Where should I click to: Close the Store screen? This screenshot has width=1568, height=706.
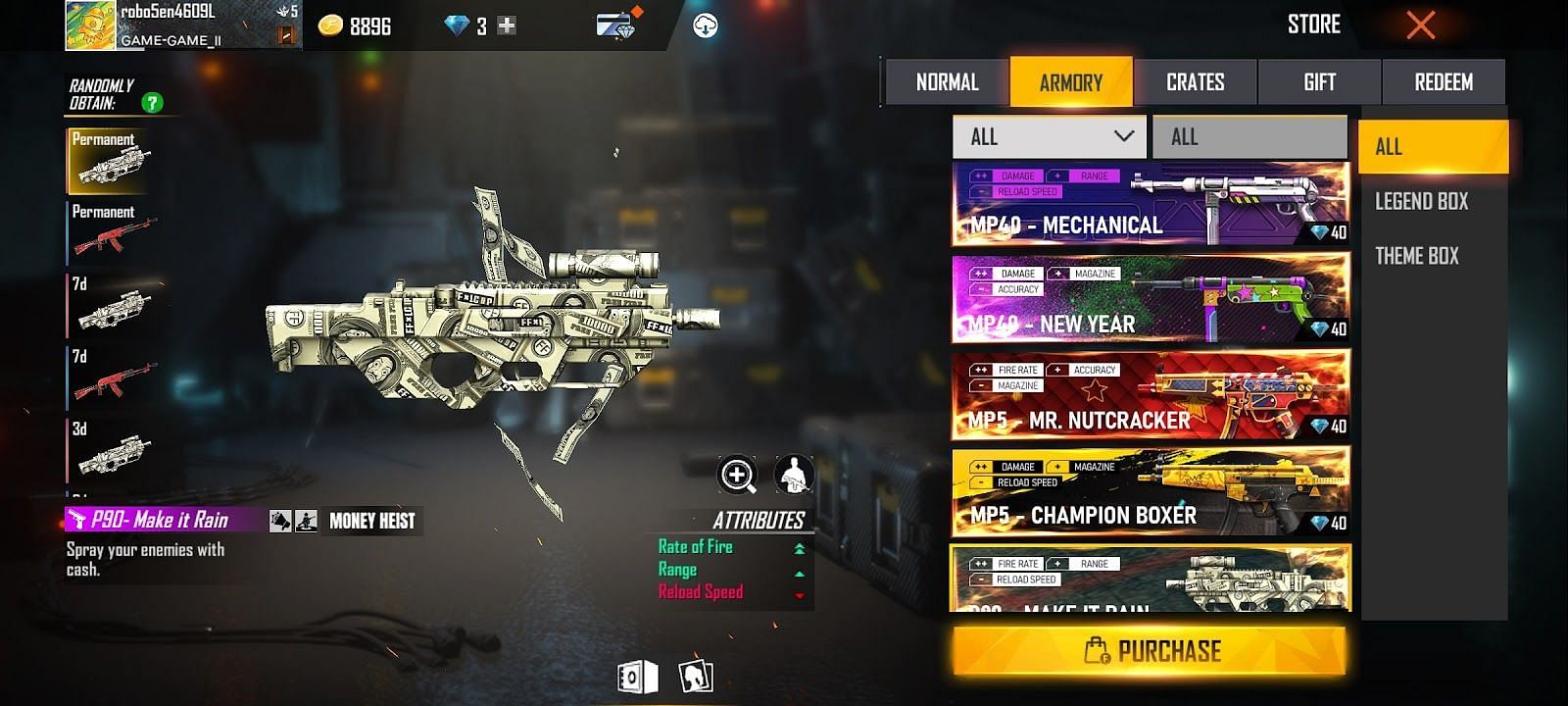click(x=1420, y=25)
